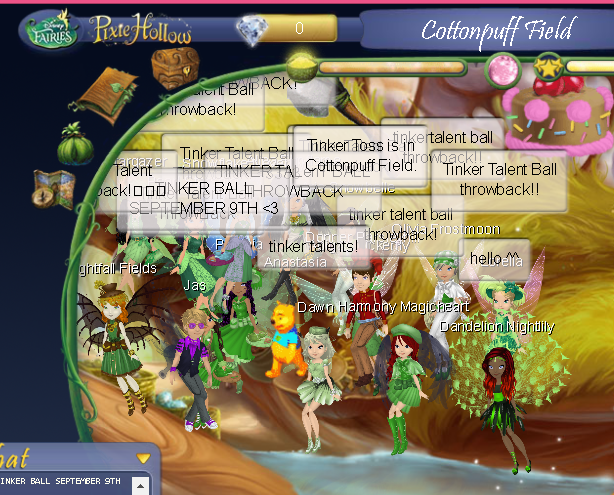Click the diamond currency icon
Screen dimensions: 614x495
pos(248,28)
